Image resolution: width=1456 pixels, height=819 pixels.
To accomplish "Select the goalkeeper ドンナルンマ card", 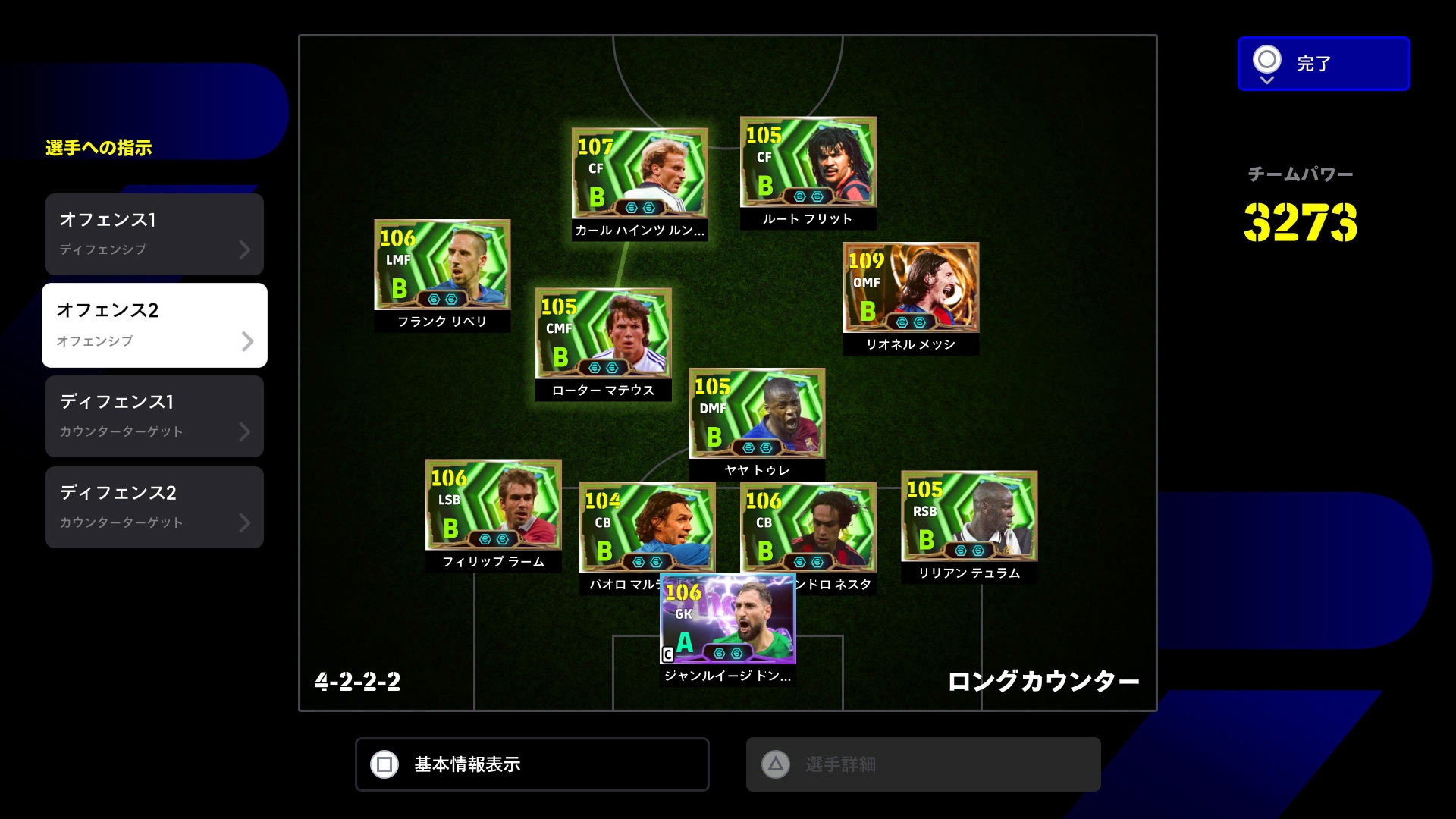I will [x=727, y=620].
